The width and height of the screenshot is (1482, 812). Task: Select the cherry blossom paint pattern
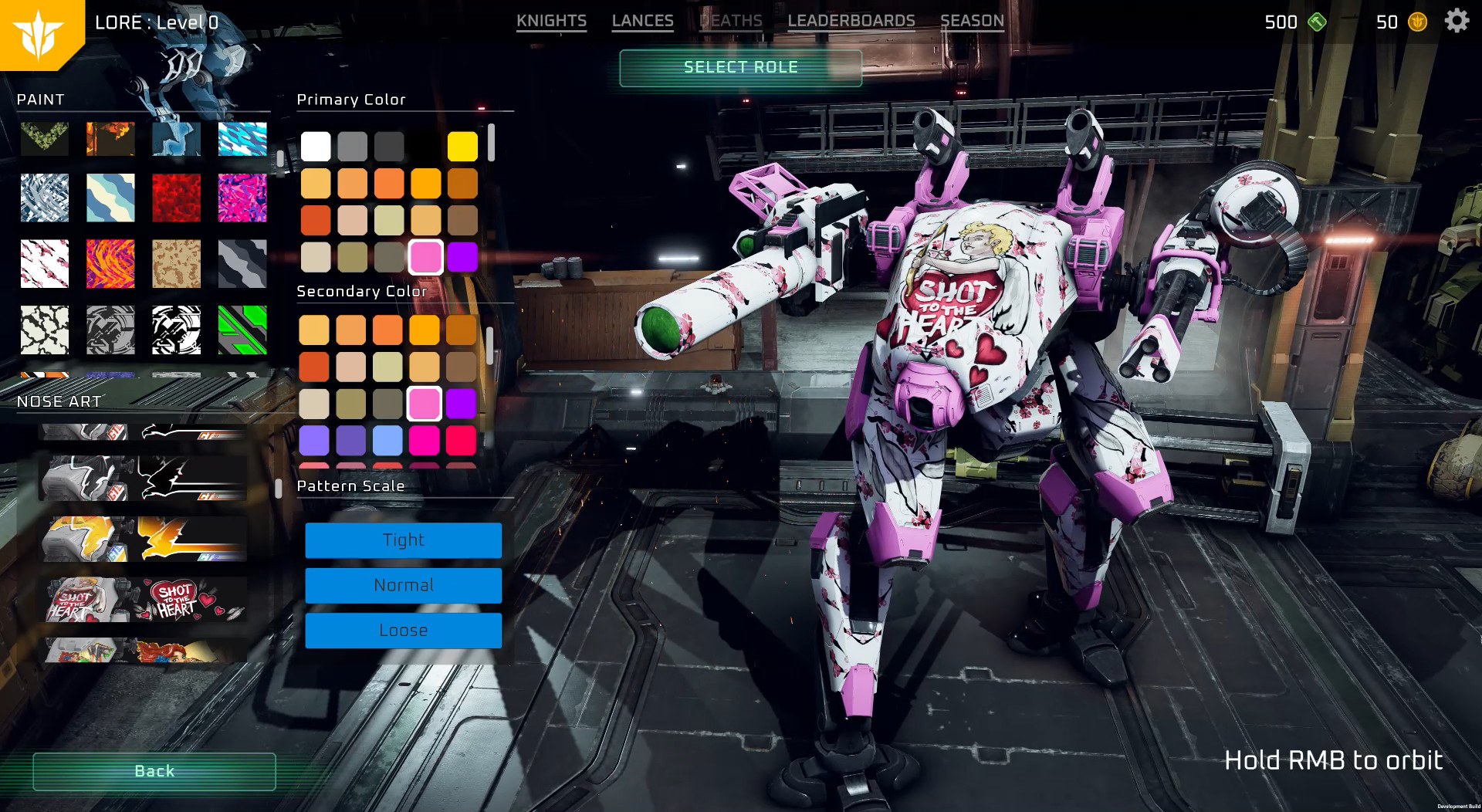(x=44, y=262)
